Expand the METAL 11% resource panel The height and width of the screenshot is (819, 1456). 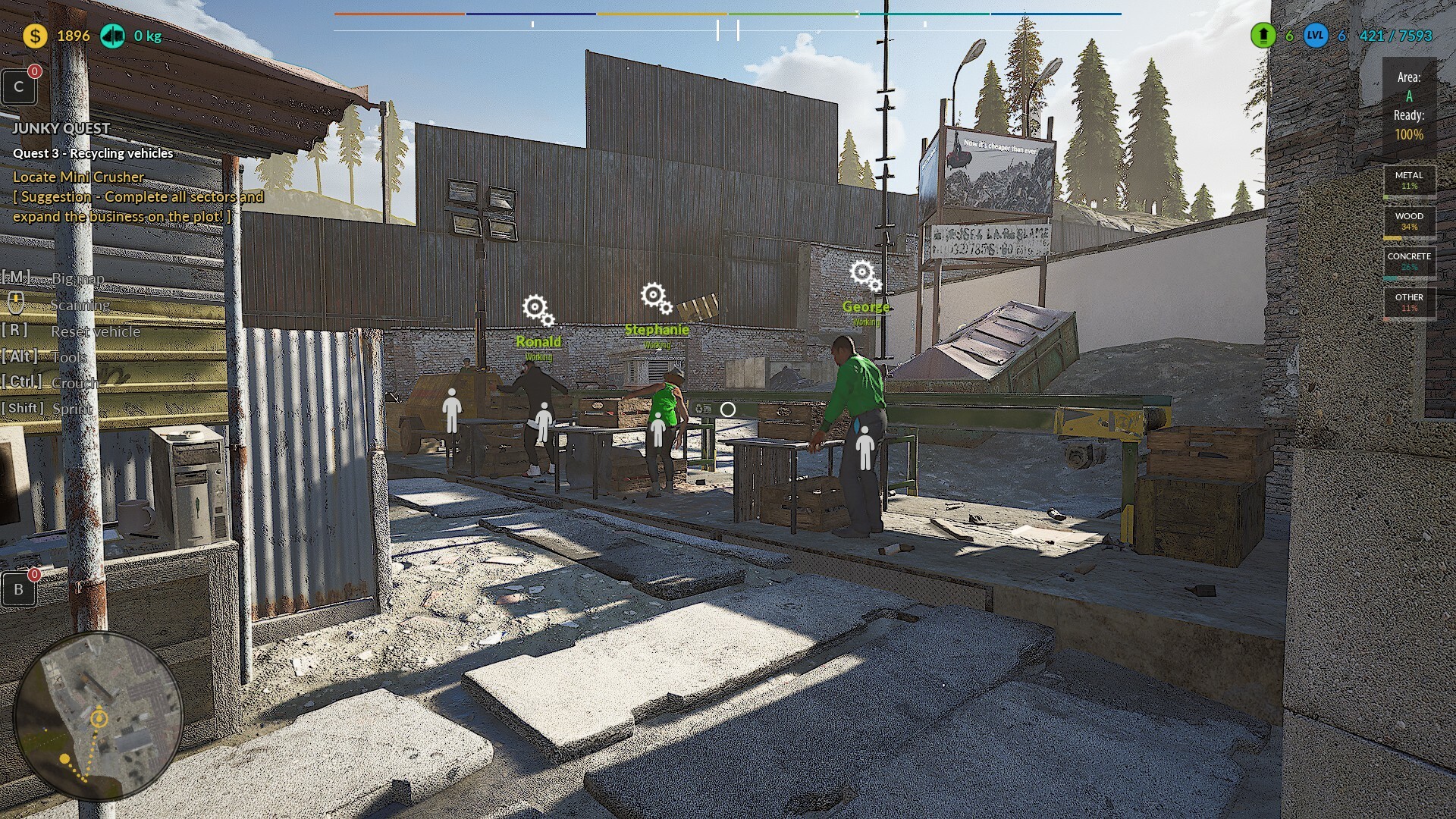pyautogui.click(x=1408, y=180)
